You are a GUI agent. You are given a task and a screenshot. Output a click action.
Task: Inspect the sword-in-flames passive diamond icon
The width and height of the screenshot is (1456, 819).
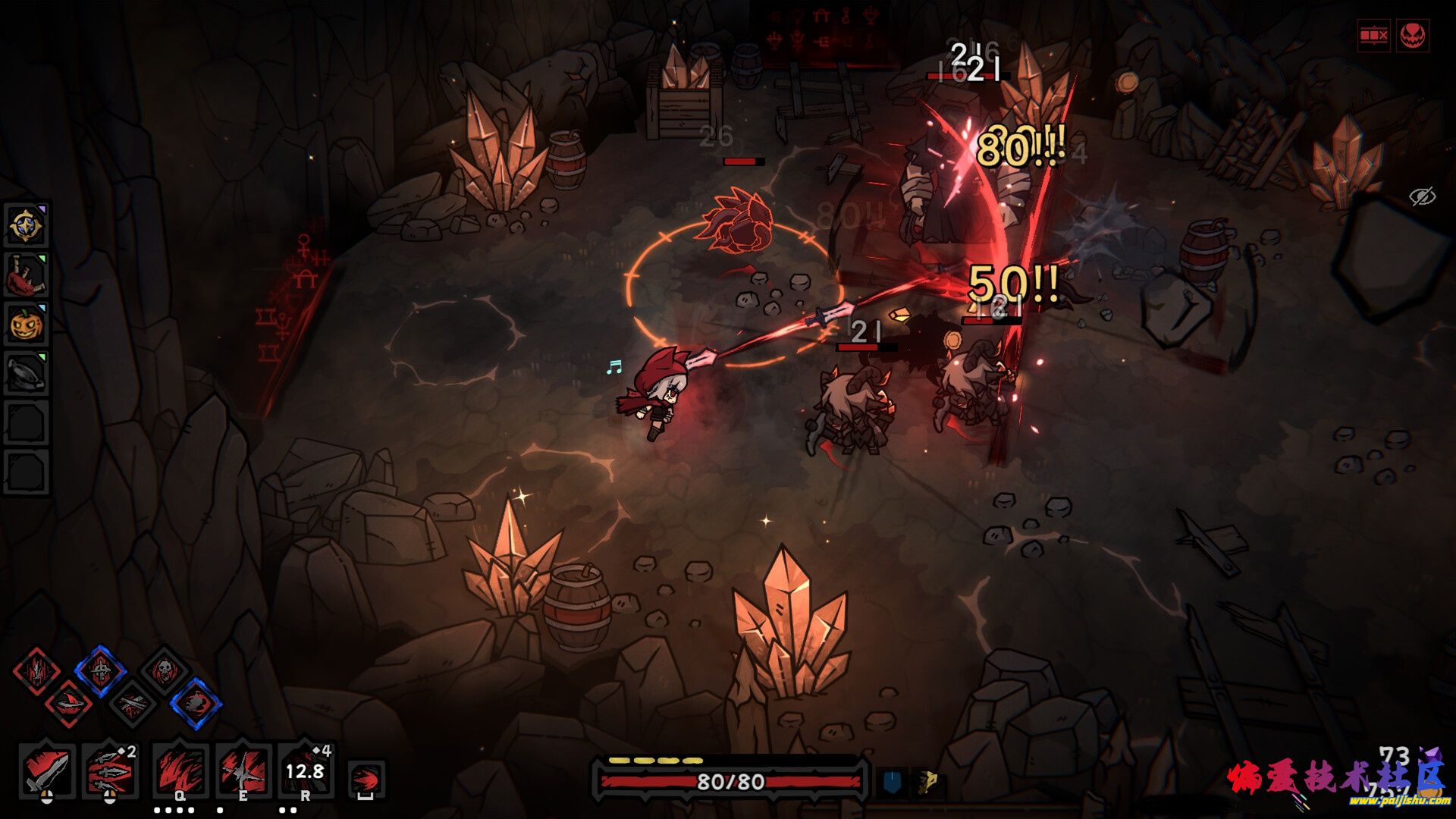pyautogui.click(x=36, y=670)
